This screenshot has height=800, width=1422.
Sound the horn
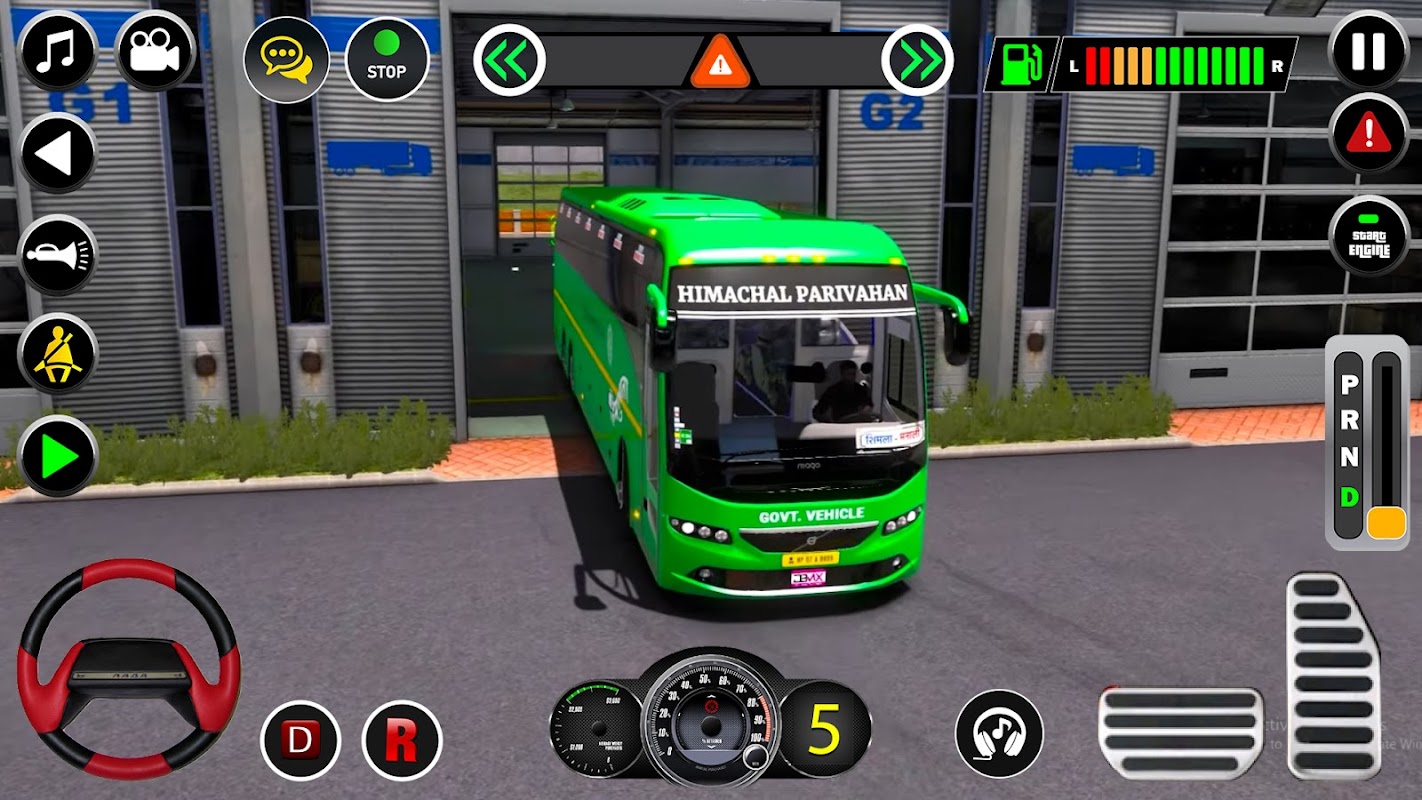(x=57, y=254)
